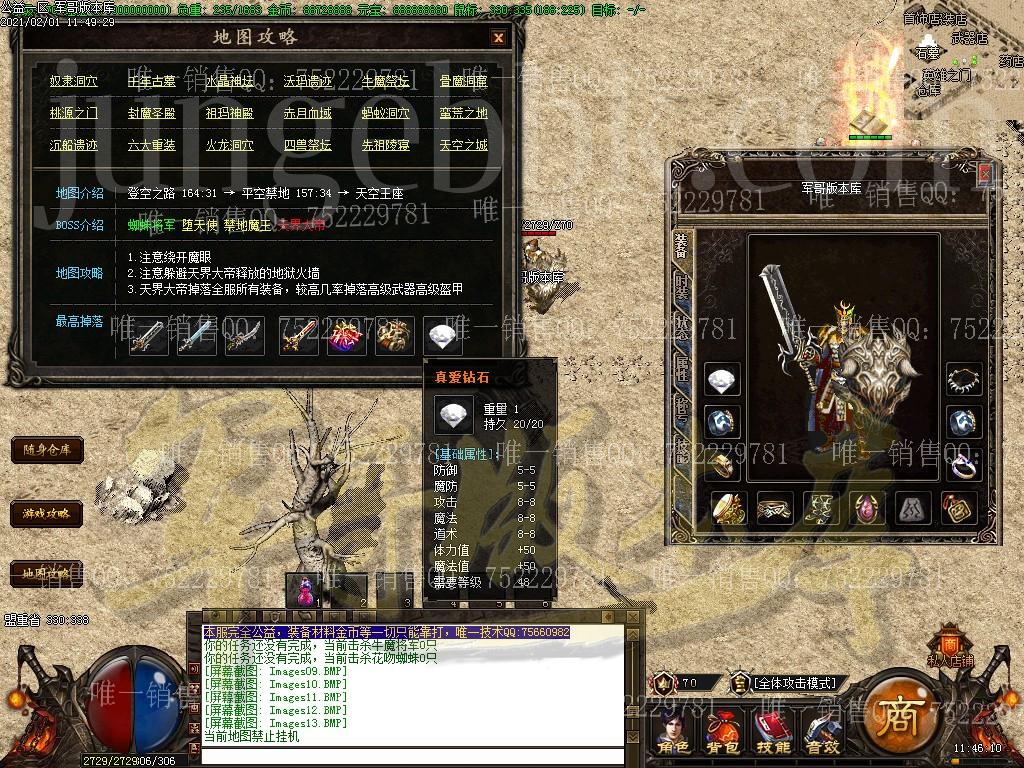View the 赤月血域 map guide

[x=308, y=114]
